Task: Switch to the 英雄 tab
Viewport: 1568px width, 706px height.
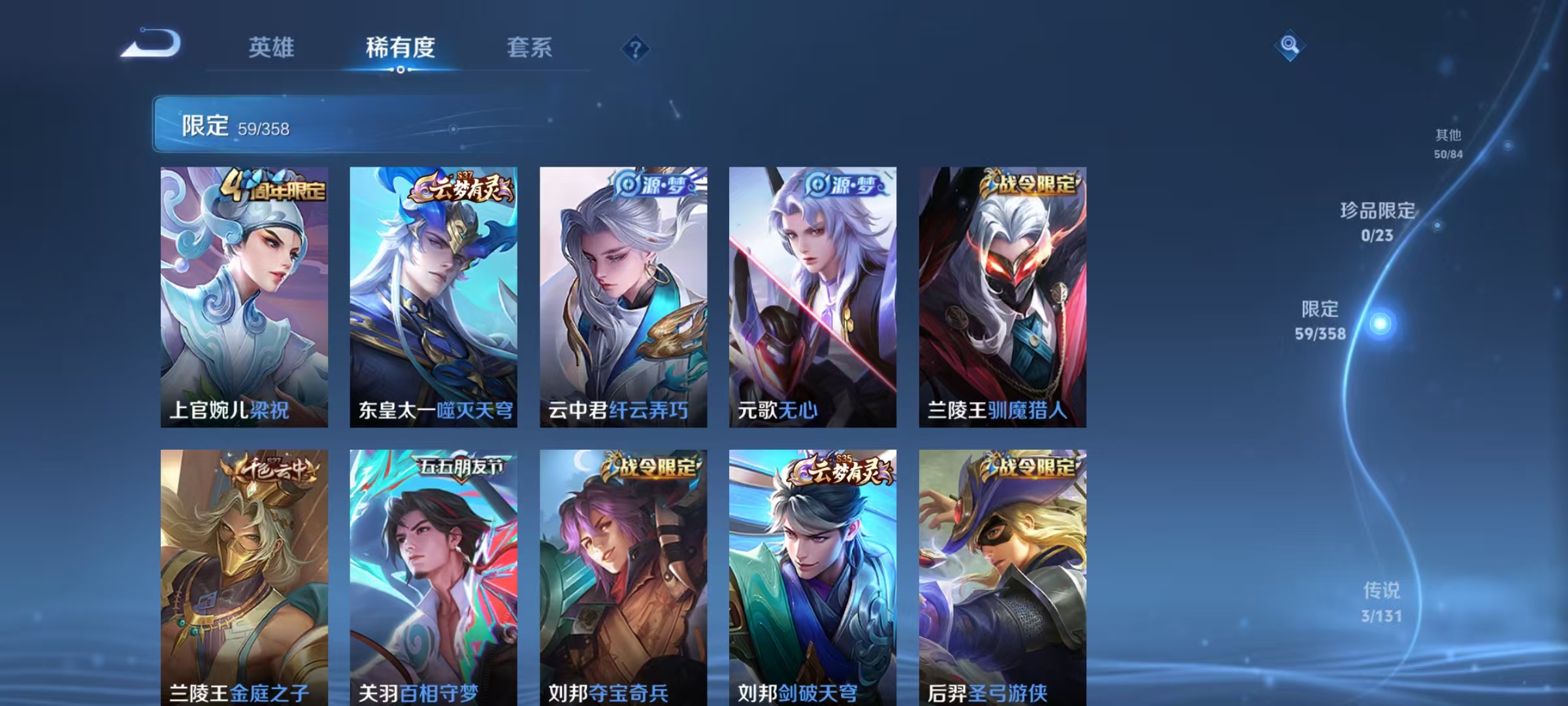Action: coord(272,47)
